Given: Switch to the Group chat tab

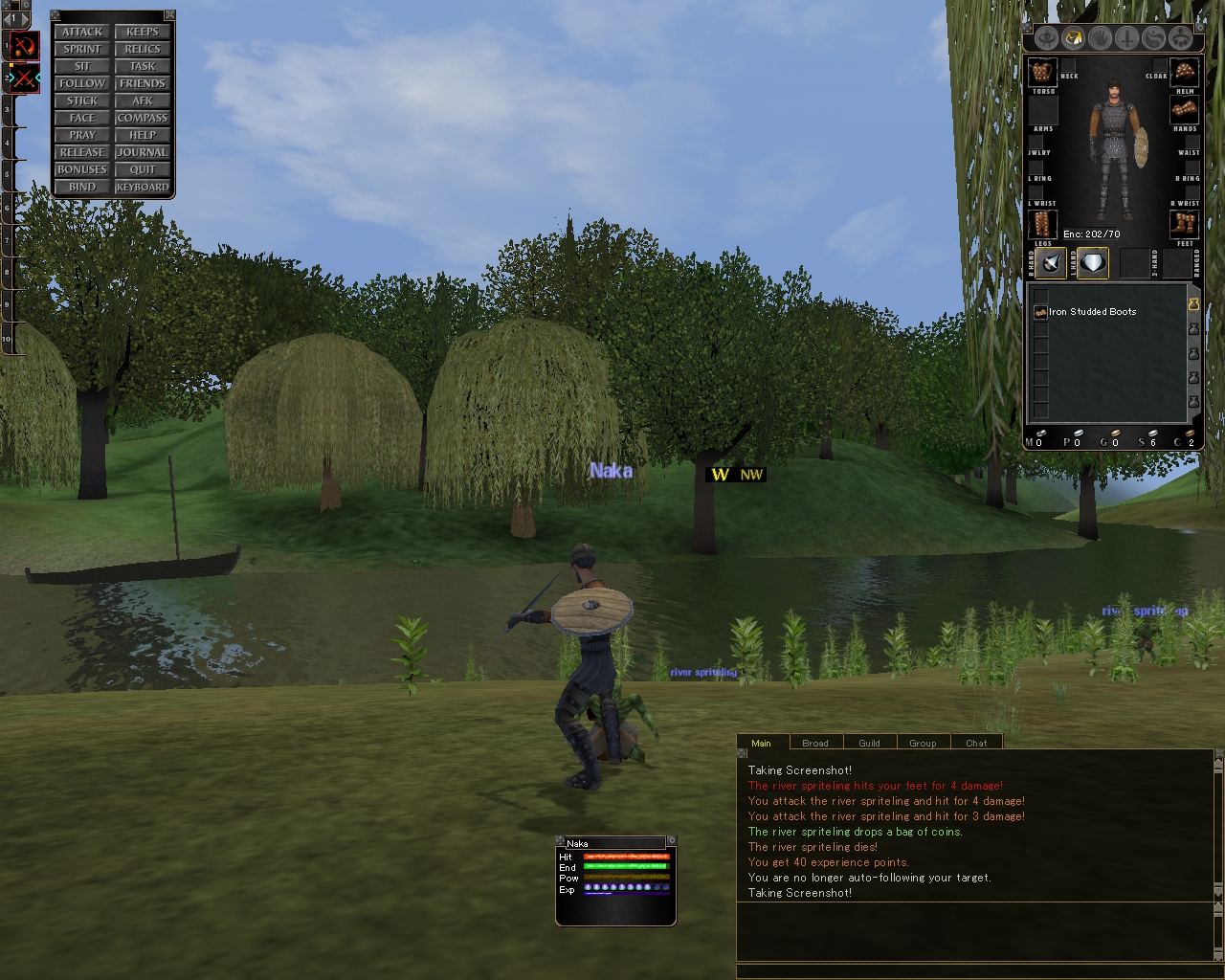Looking at the screenshot, I should [x=923, y=743].
